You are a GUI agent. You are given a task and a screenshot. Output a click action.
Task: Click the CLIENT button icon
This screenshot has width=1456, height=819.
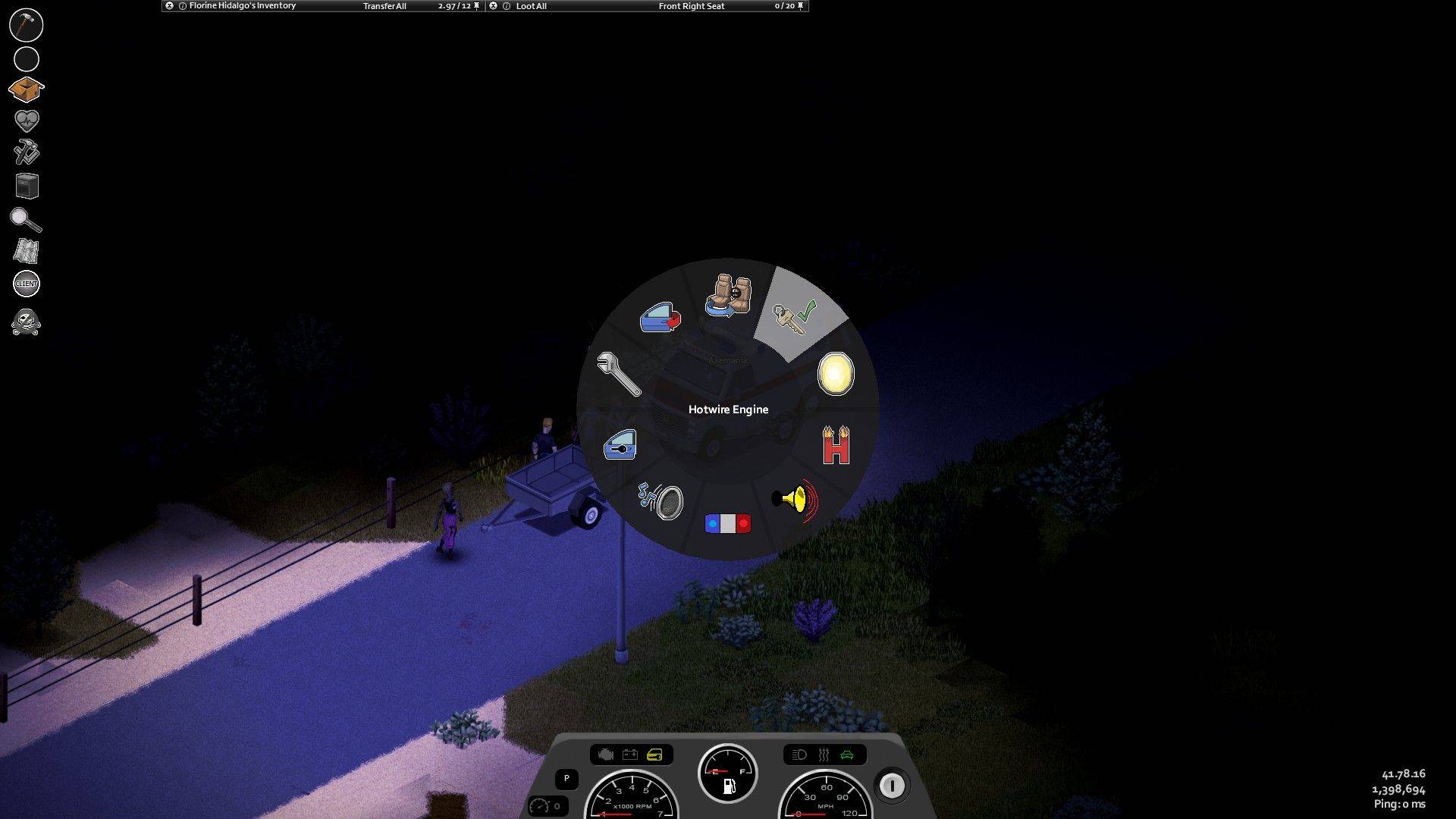click(x=27, y=284)
